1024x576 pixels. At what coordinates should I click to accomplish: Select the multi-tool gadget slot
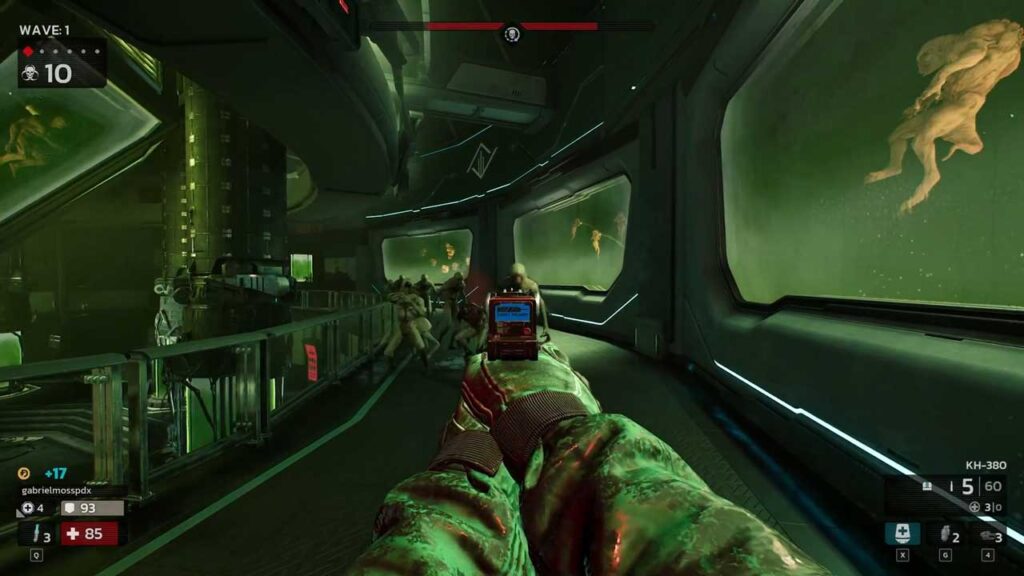click(x=985, y=534)
